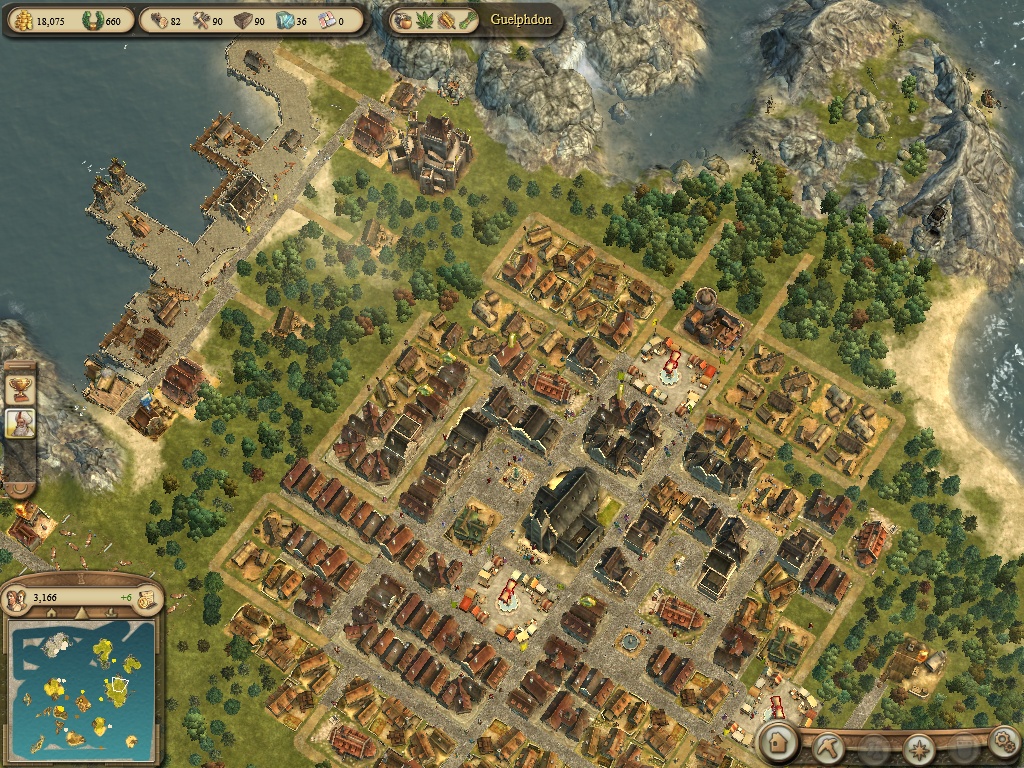This screenshot has height=768, width=1024.
Task: Open the gear settings menu
Action: click(1002, 742)
